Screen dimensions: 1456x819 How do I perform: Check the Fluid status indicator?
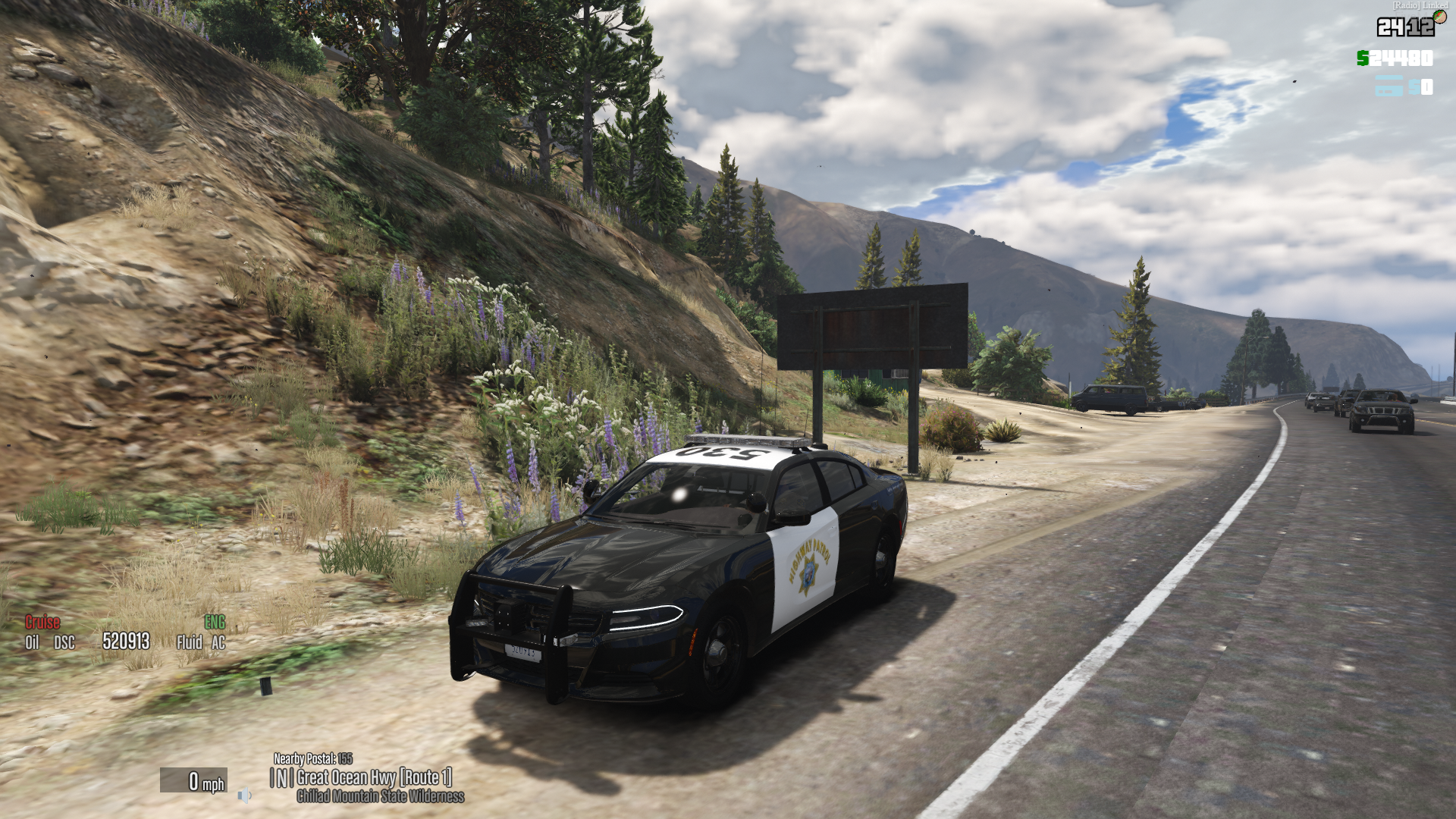pyautogui.click(x=189, y=643)
